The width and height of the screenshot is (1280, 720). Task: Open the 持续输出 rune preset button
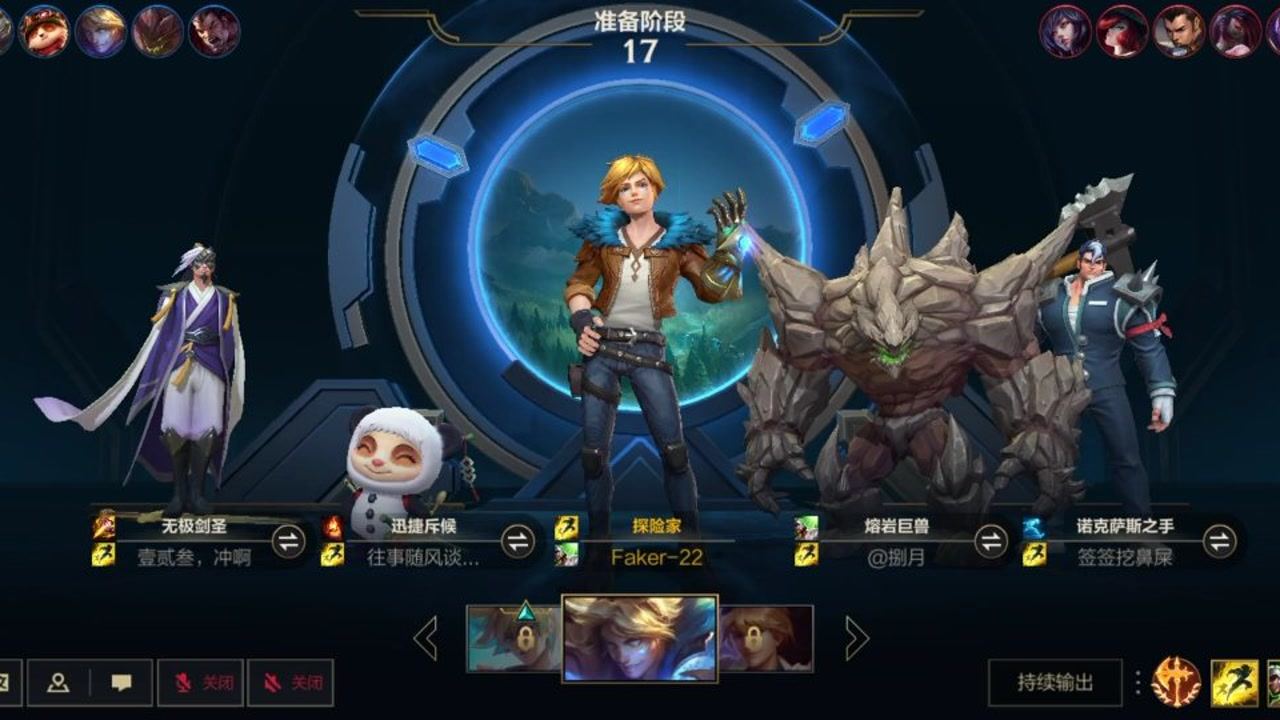coord(1055,683)
